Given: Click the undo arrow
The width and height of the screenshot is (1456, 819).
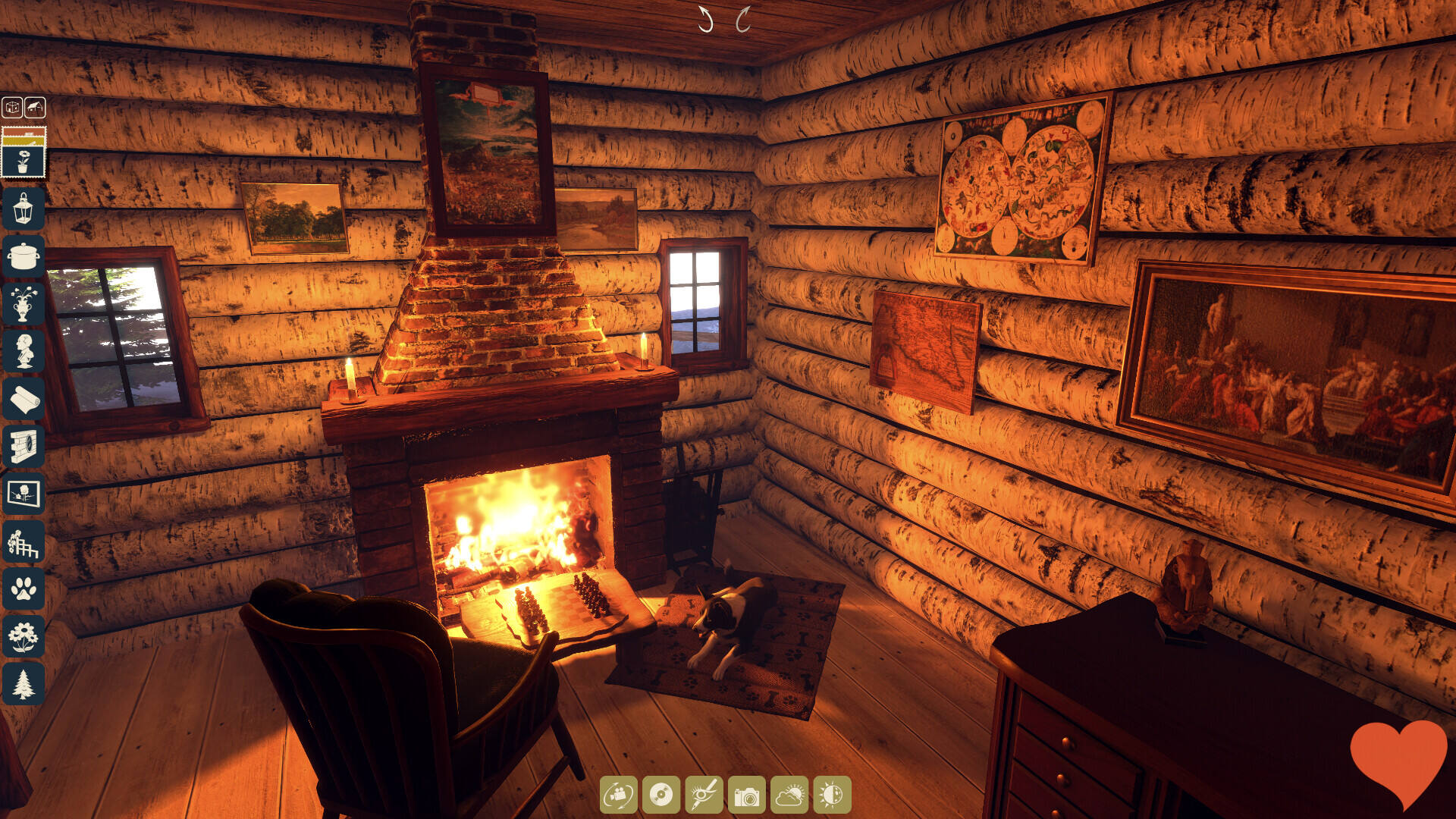Looking at the screenshot, I should tap(705, 20).
